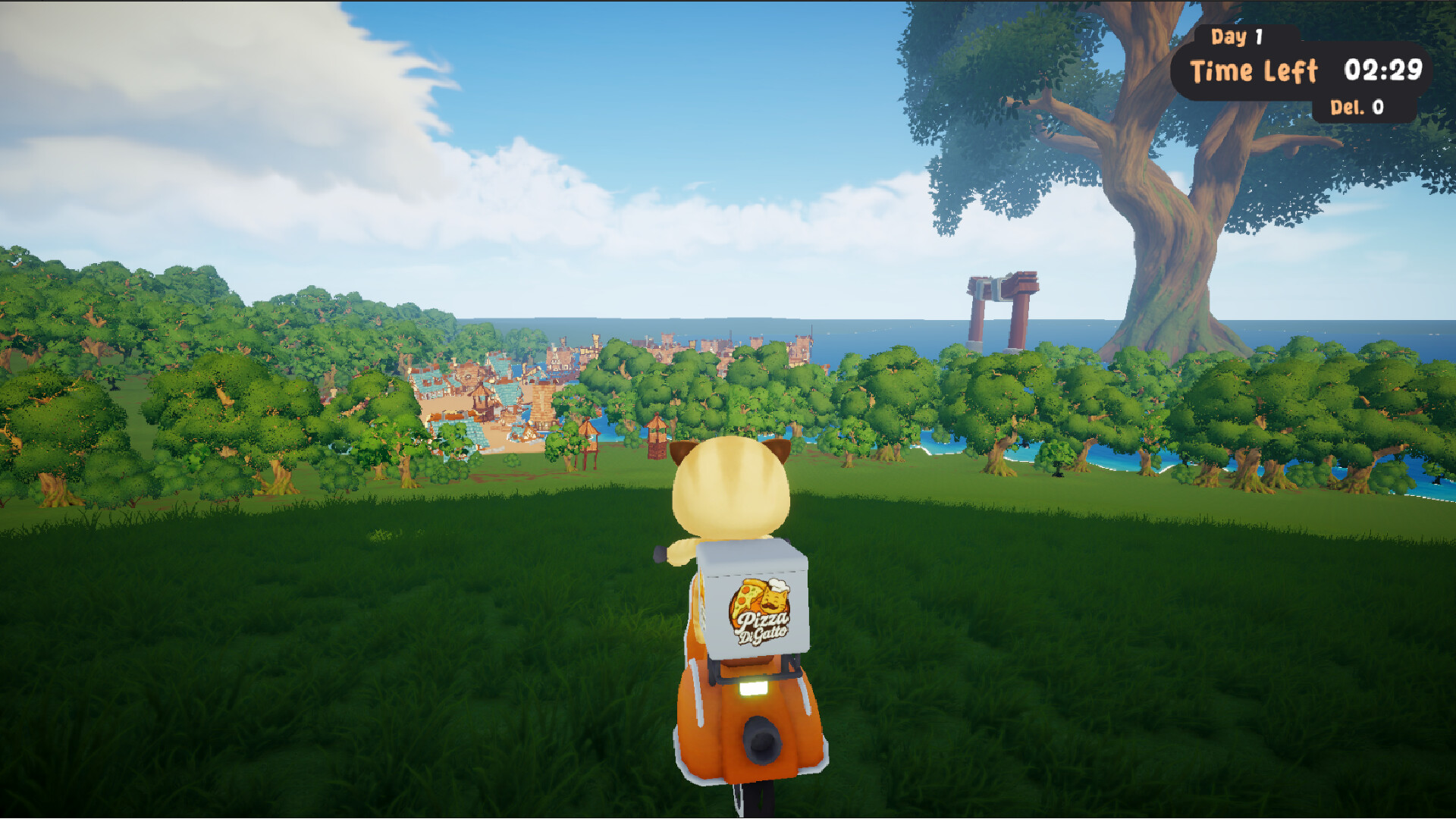Switch focus to the Del. counter row
This screenshot has width=1456, height=819.
[x=1357, y=108]
